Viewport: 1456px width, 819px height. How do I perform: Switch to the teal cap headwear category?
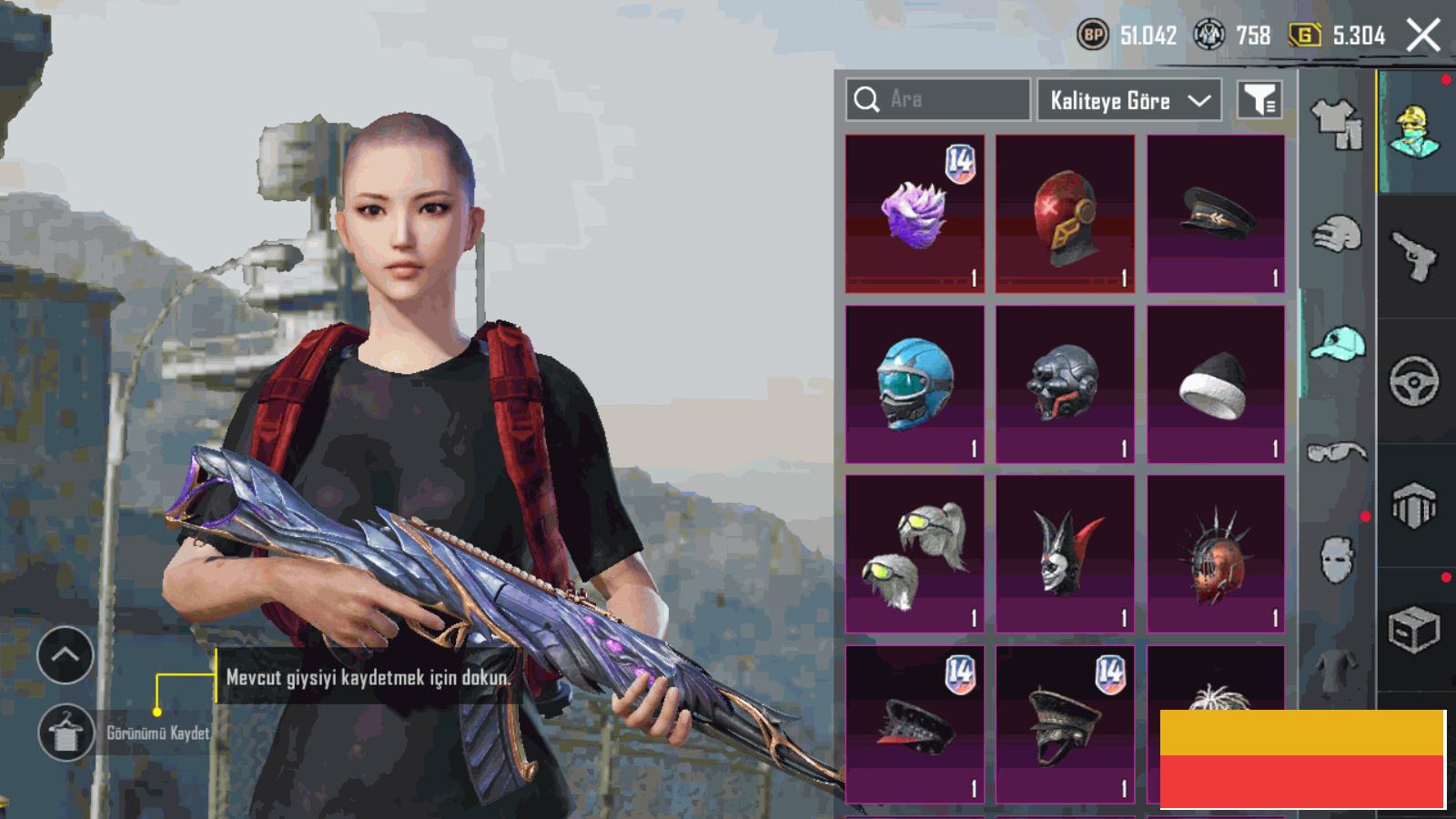click(x=1337, y=344)
